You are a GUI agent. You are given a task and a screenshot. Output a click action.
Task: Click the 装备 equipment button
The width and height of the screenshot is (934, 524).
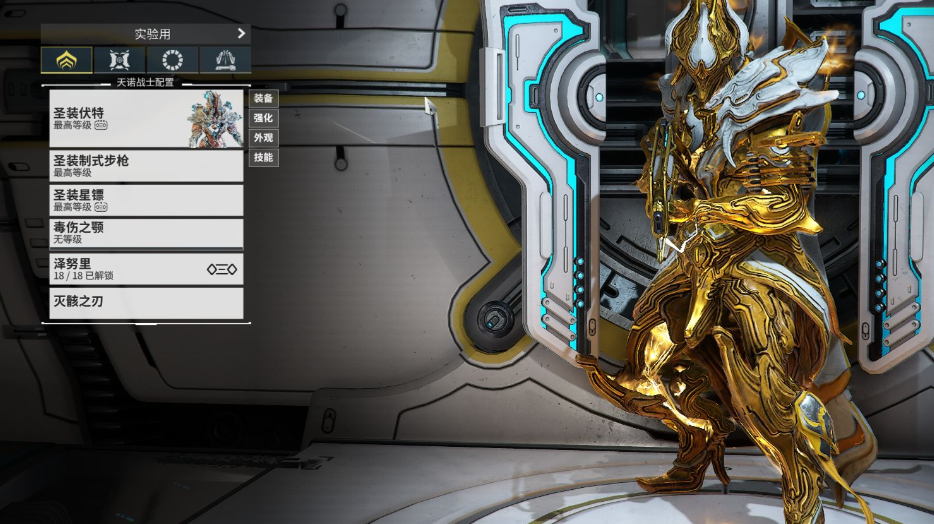pyautogui.click(x=263, y=98)
